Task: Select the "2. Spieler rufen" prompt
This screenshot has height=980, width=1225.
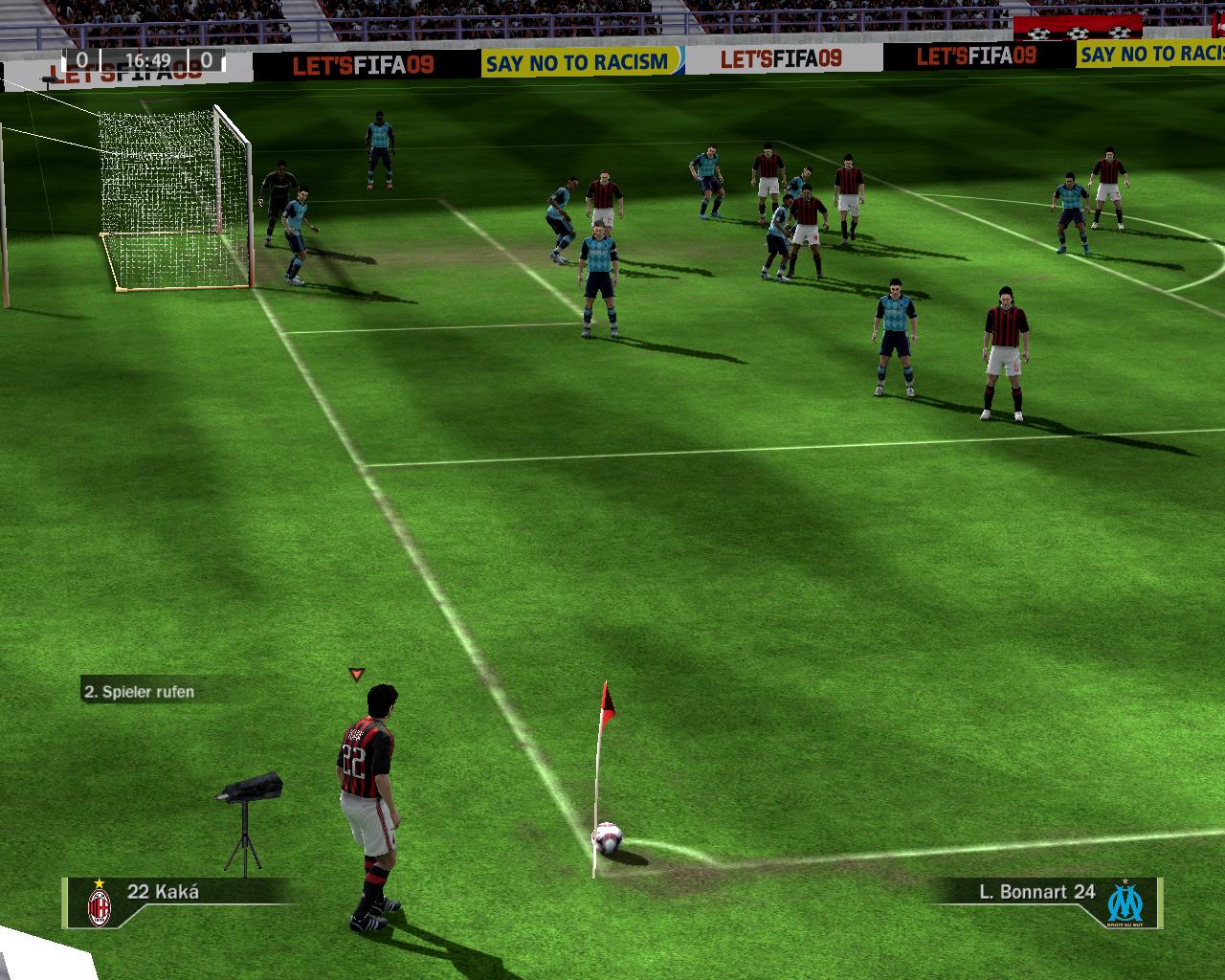Action: point(139,692)
